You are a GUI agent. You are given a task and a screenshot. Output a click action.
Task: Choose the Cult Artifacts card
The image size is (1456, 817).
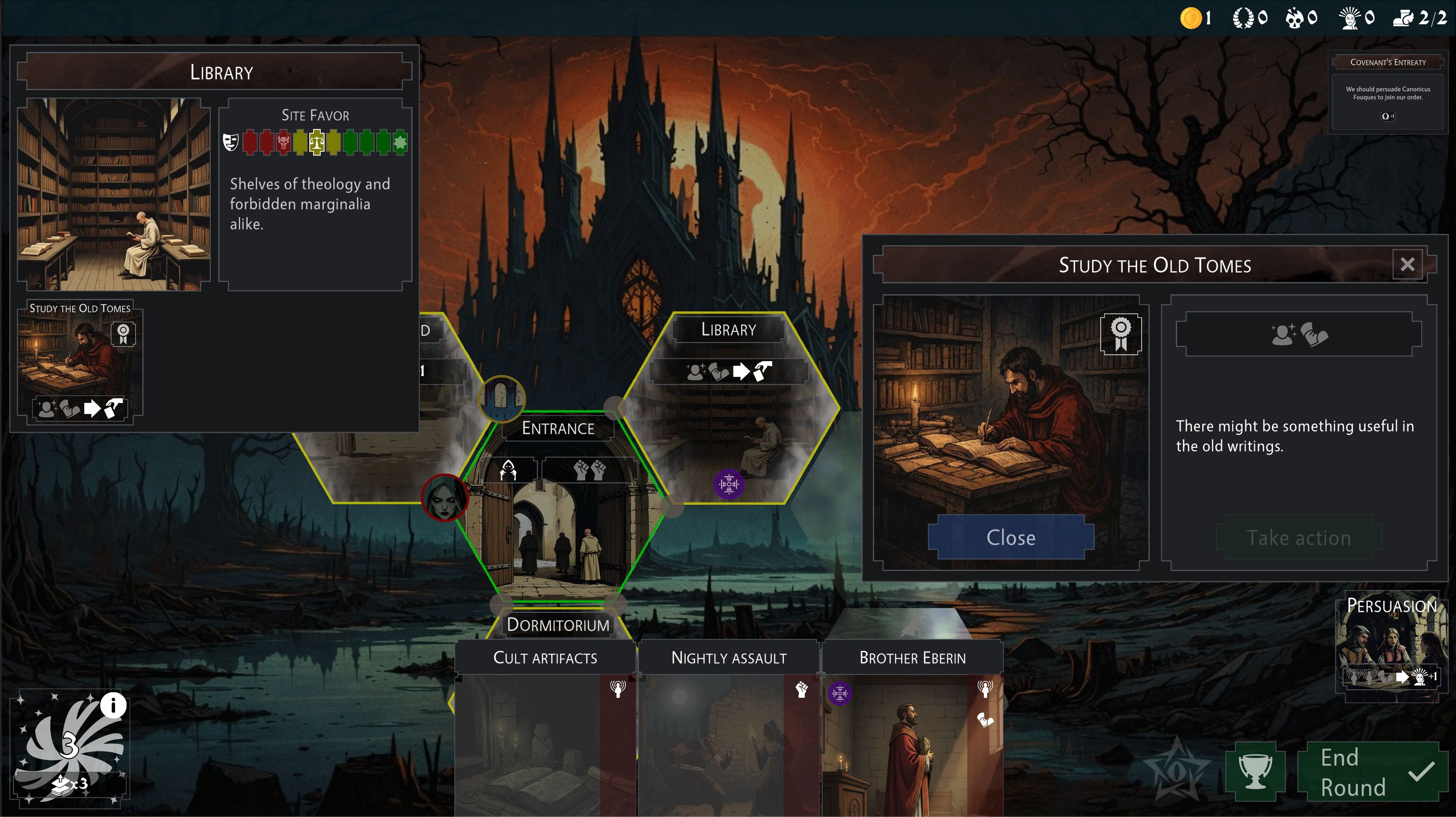coord(545,729)
